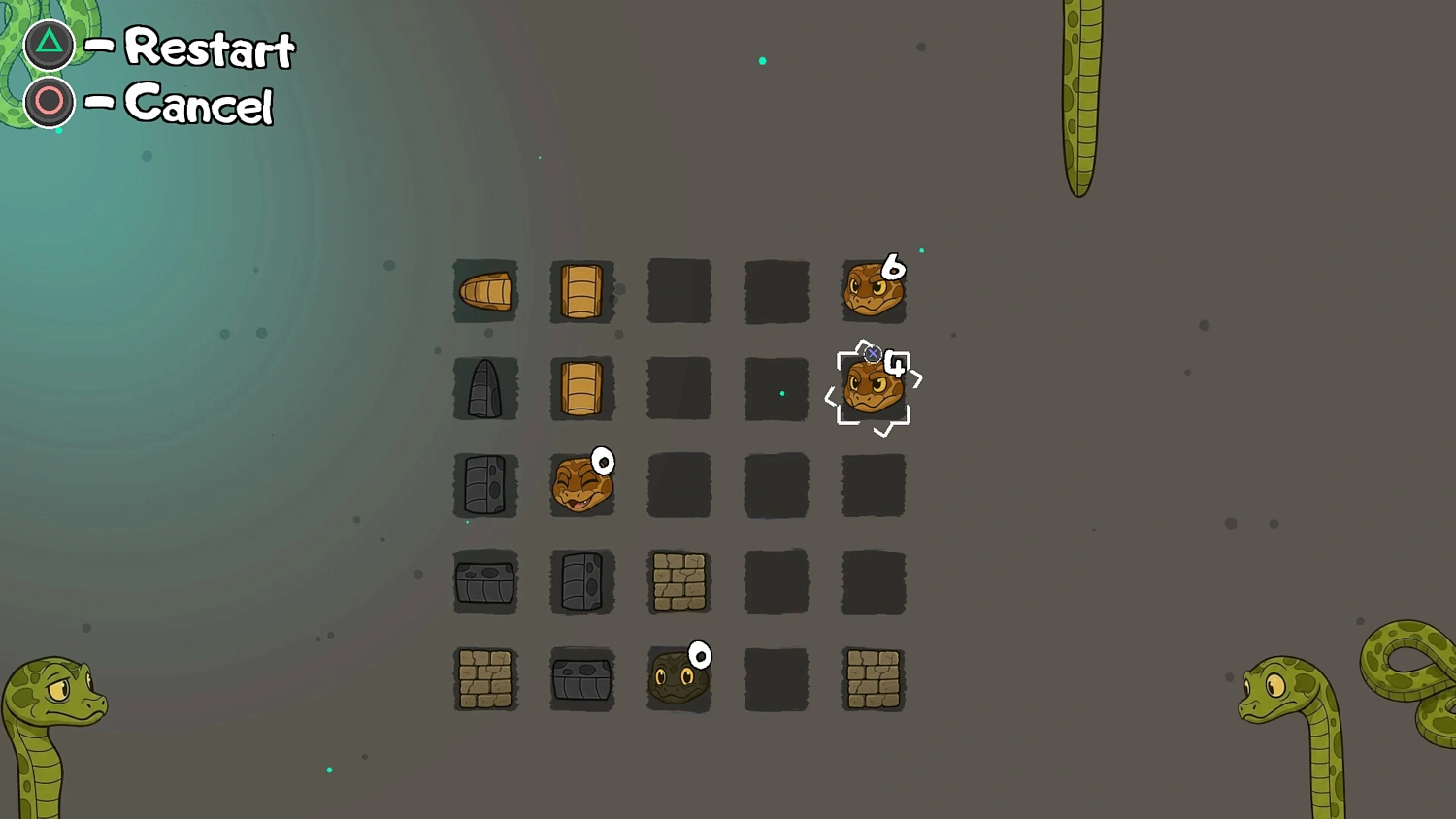Click the triangle button icon next to Restart
Viewport: 1456px width, 819px height.
[49, 44]
